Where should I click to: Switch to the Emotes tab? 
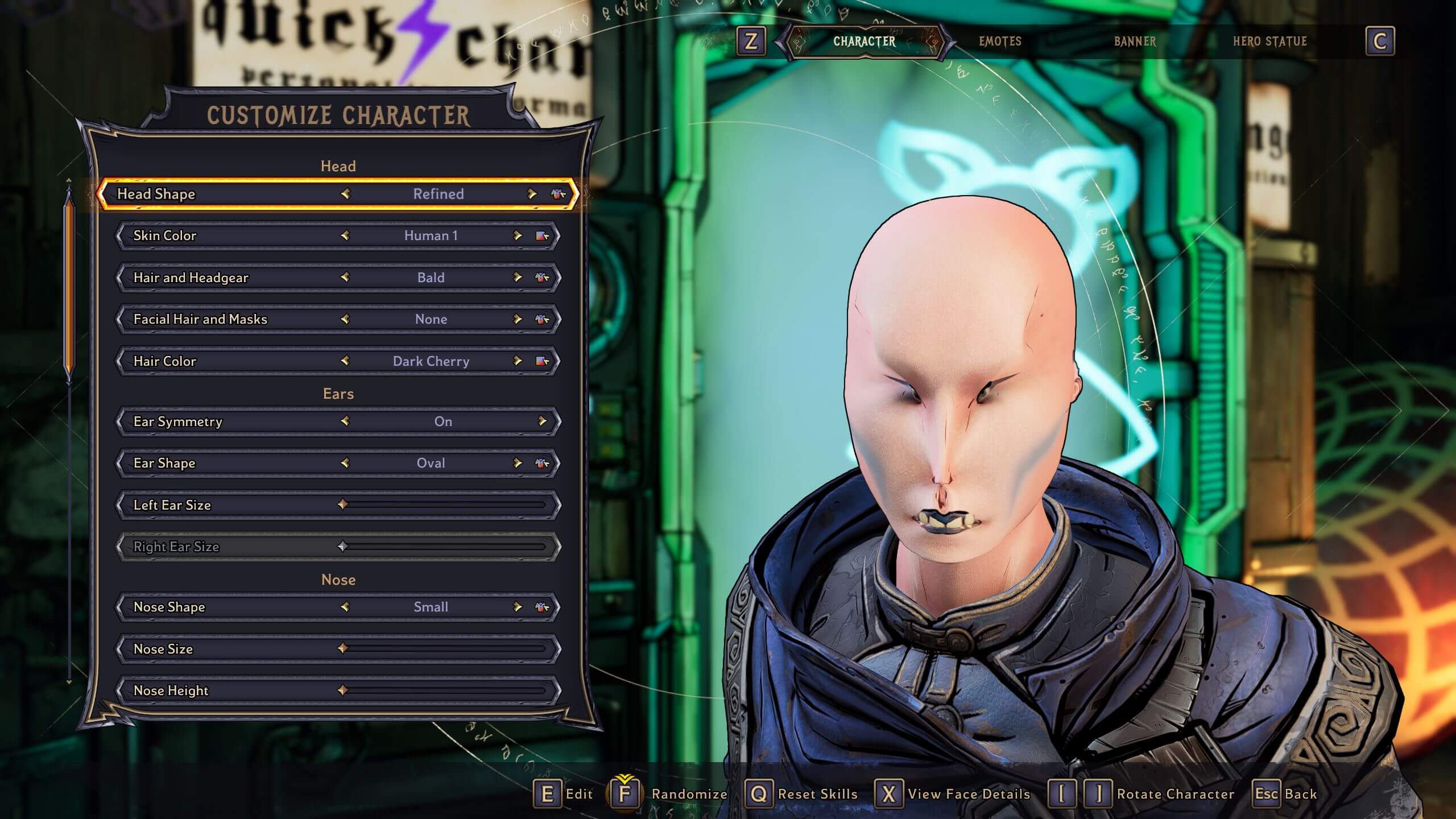coord(1000,42)
